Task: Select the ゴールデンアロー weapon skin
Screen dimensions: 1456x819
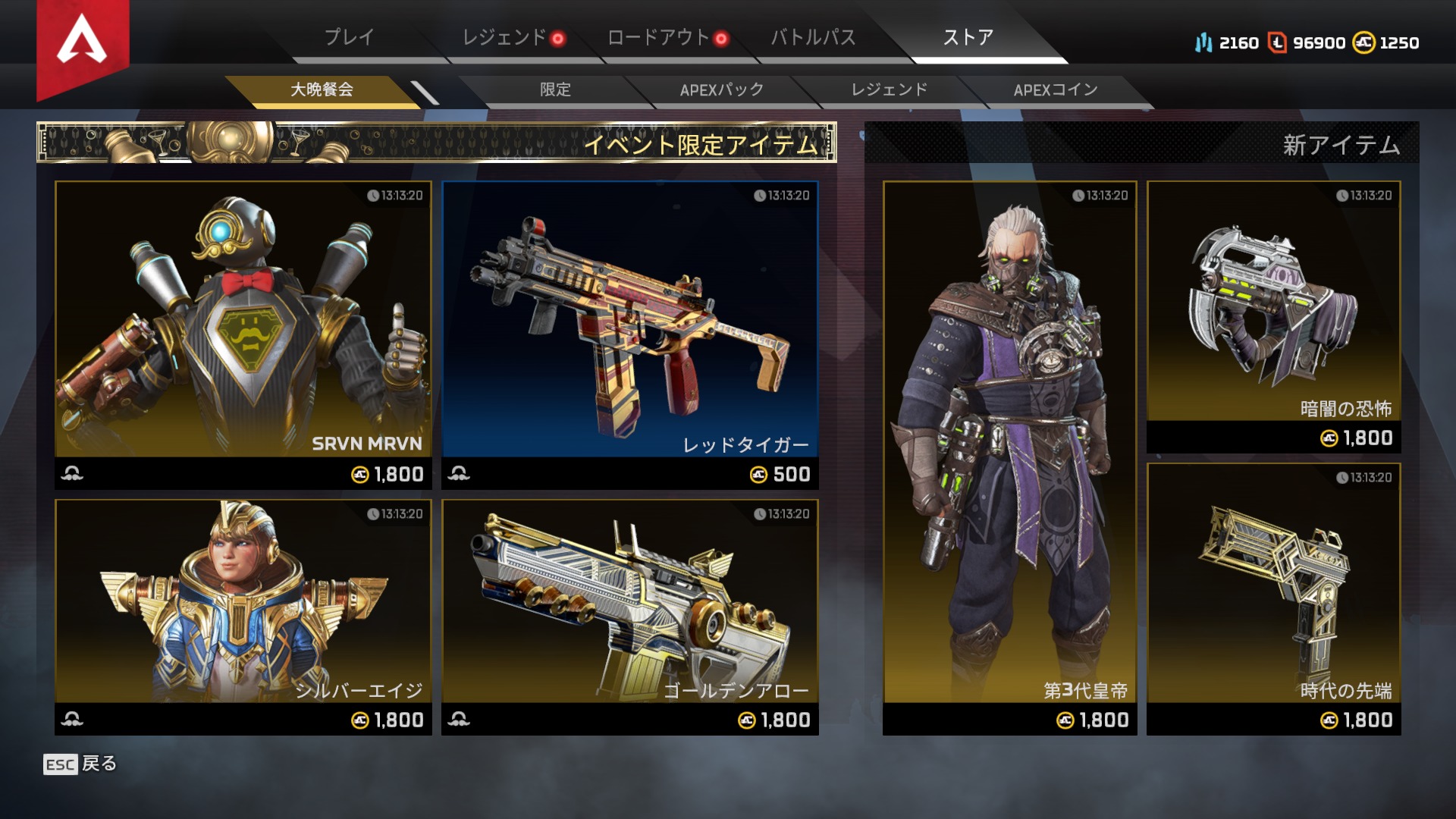Action: click(x=630, y=616)
